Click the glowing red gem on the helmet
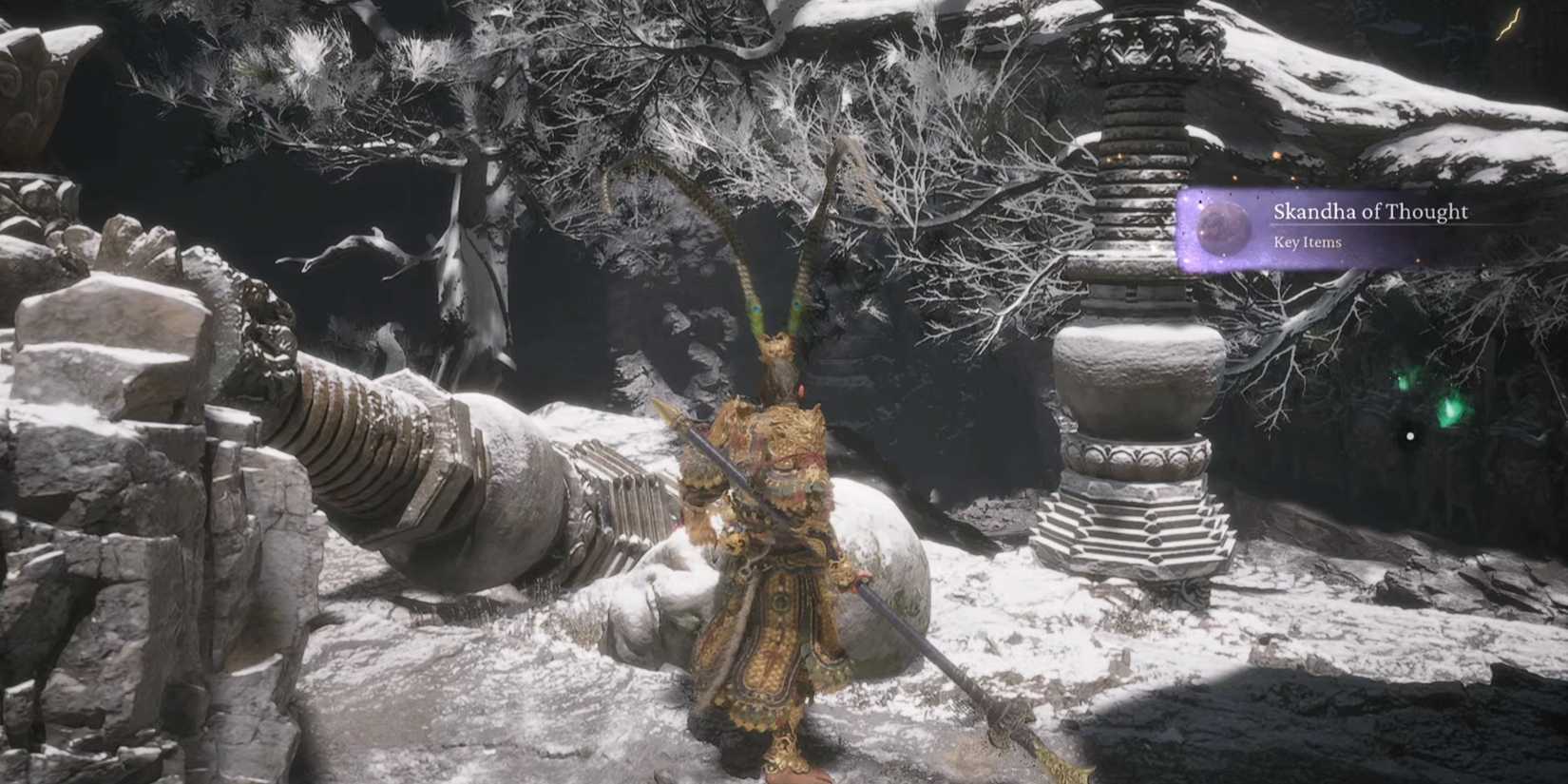This screenshot has height=784, width=1568. coord(801,390)
